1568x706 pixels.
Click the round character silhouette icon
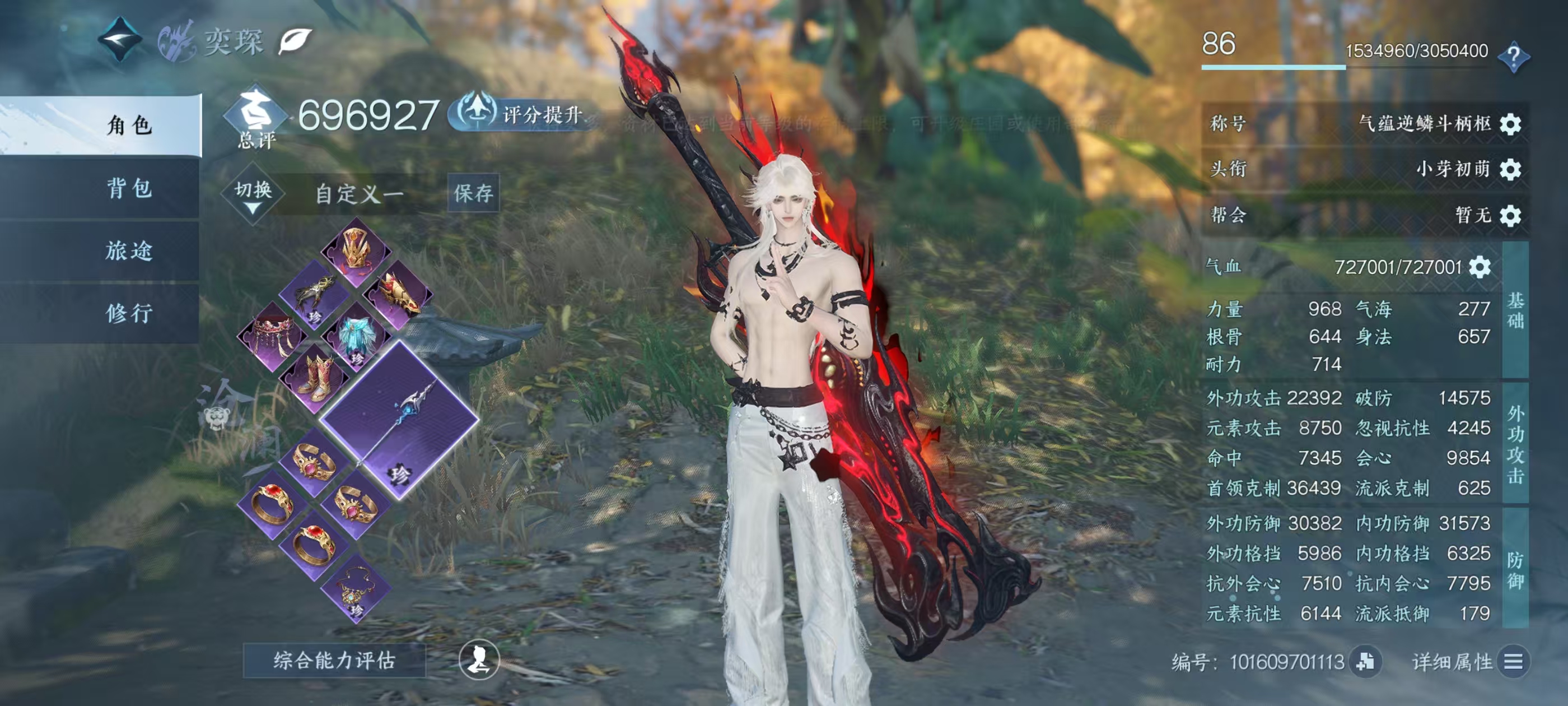coord(479,659)
